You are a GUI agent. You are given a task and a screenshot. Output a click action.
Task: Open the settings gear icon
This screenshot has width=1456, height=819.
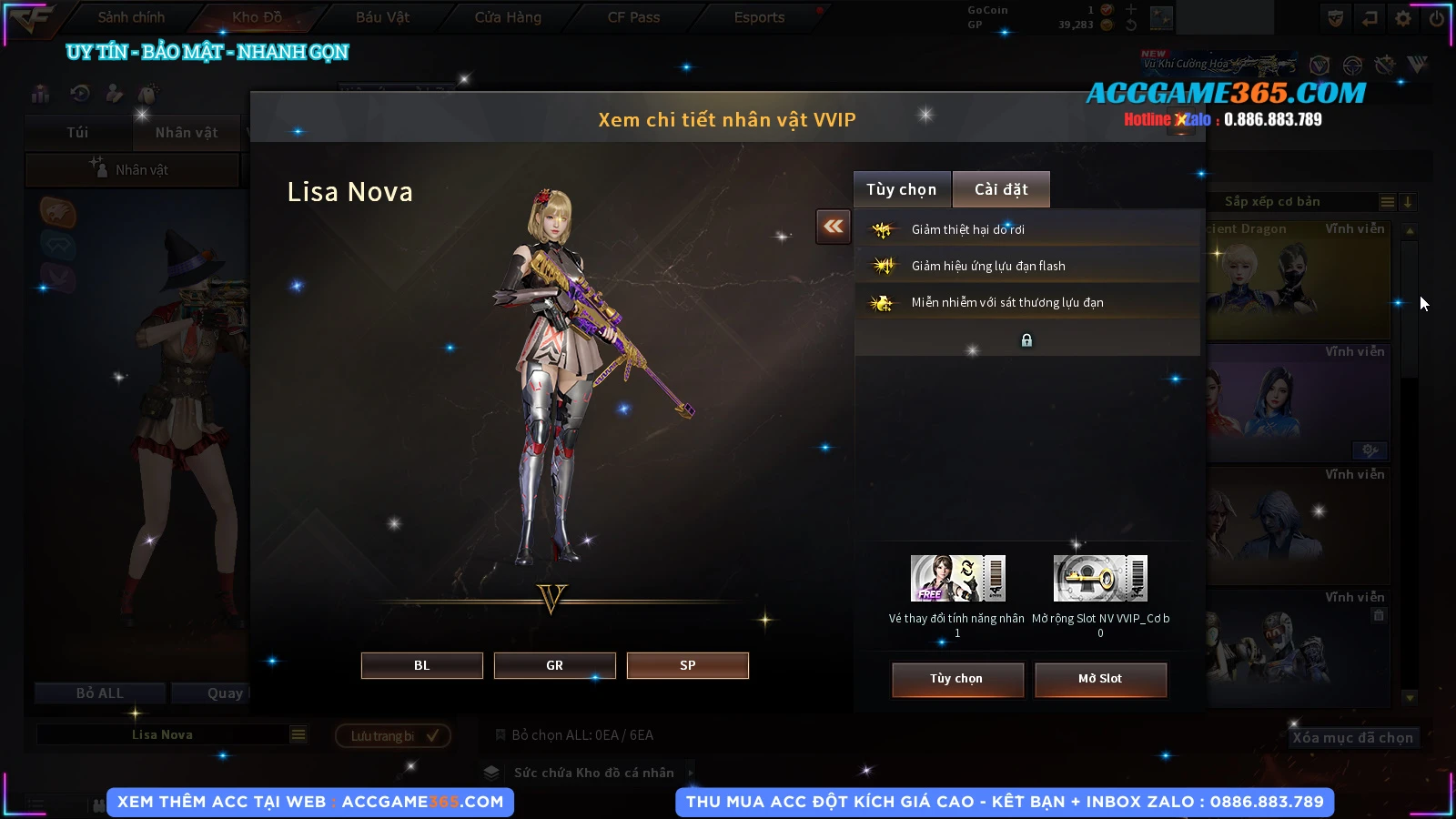[x=1403, y=17]
